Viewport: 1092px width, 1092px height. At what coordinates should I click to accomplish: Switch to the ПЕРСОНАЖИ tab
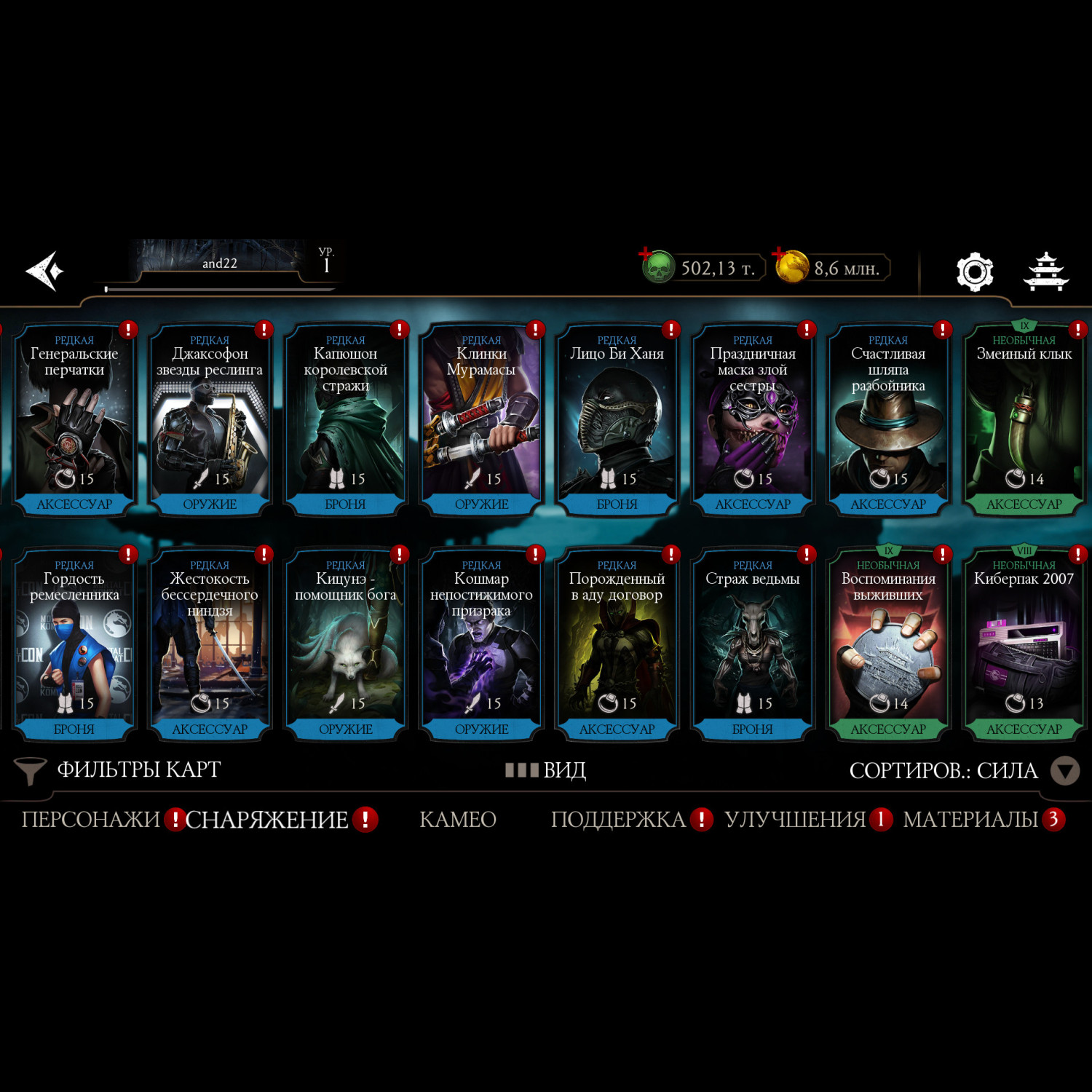[91, 820]
